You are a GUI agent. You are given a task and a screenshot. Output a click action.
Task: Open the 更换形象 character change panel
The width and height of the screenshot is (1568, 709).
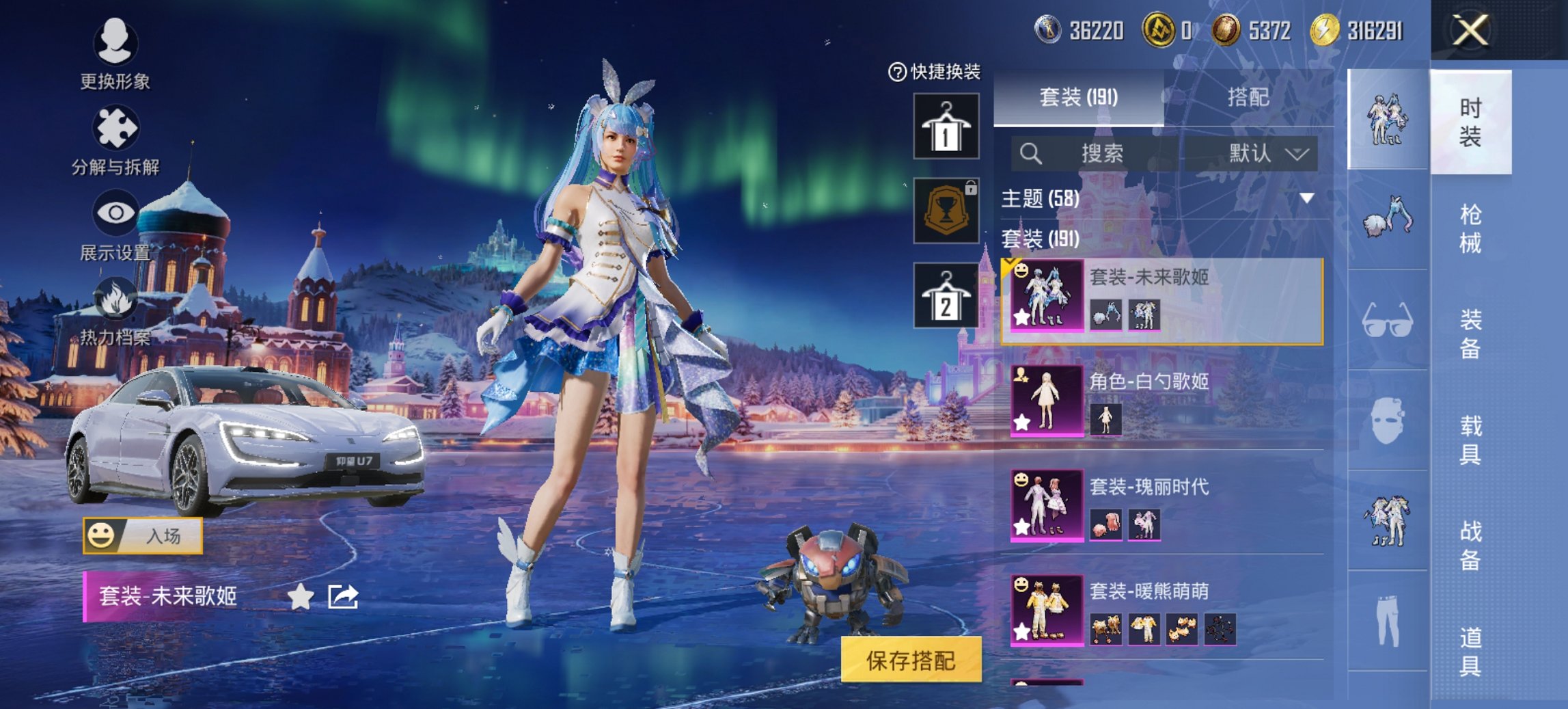pyautogui.click(x=116, y=48)
